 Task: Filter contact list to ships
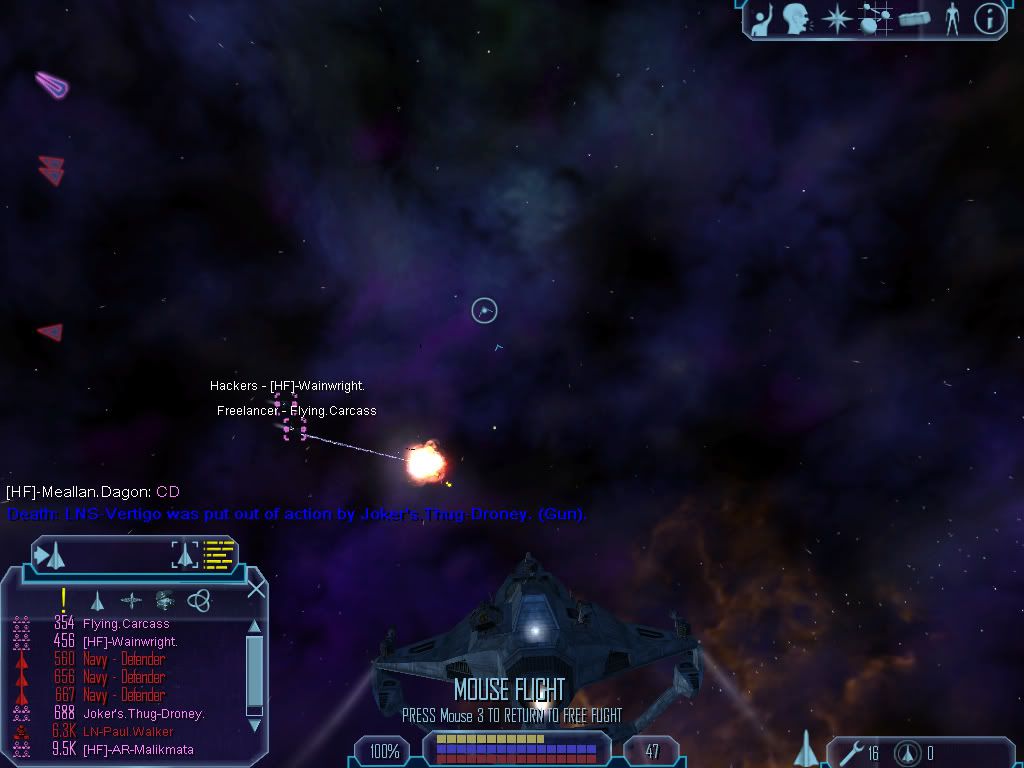(97, 601)
